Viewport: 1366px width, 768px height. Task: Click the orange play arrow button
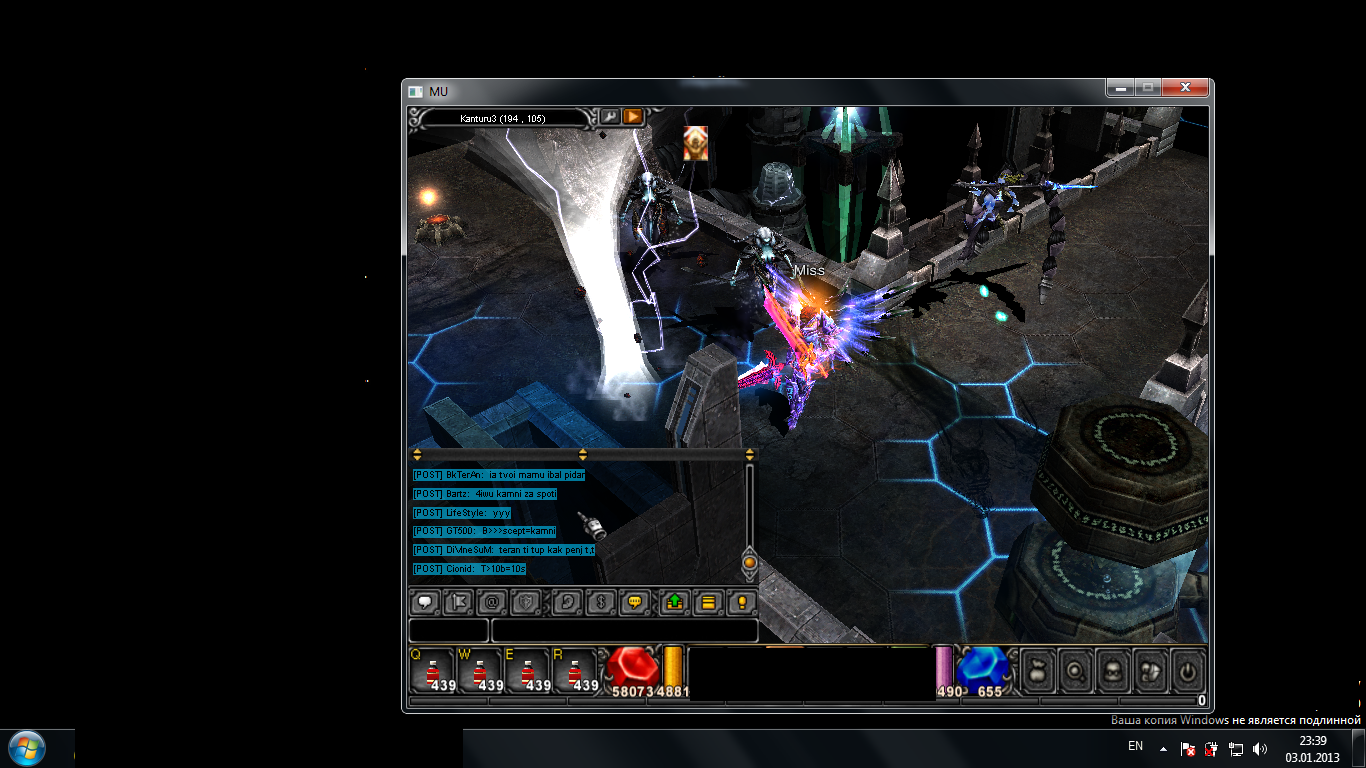pos(633,116)
